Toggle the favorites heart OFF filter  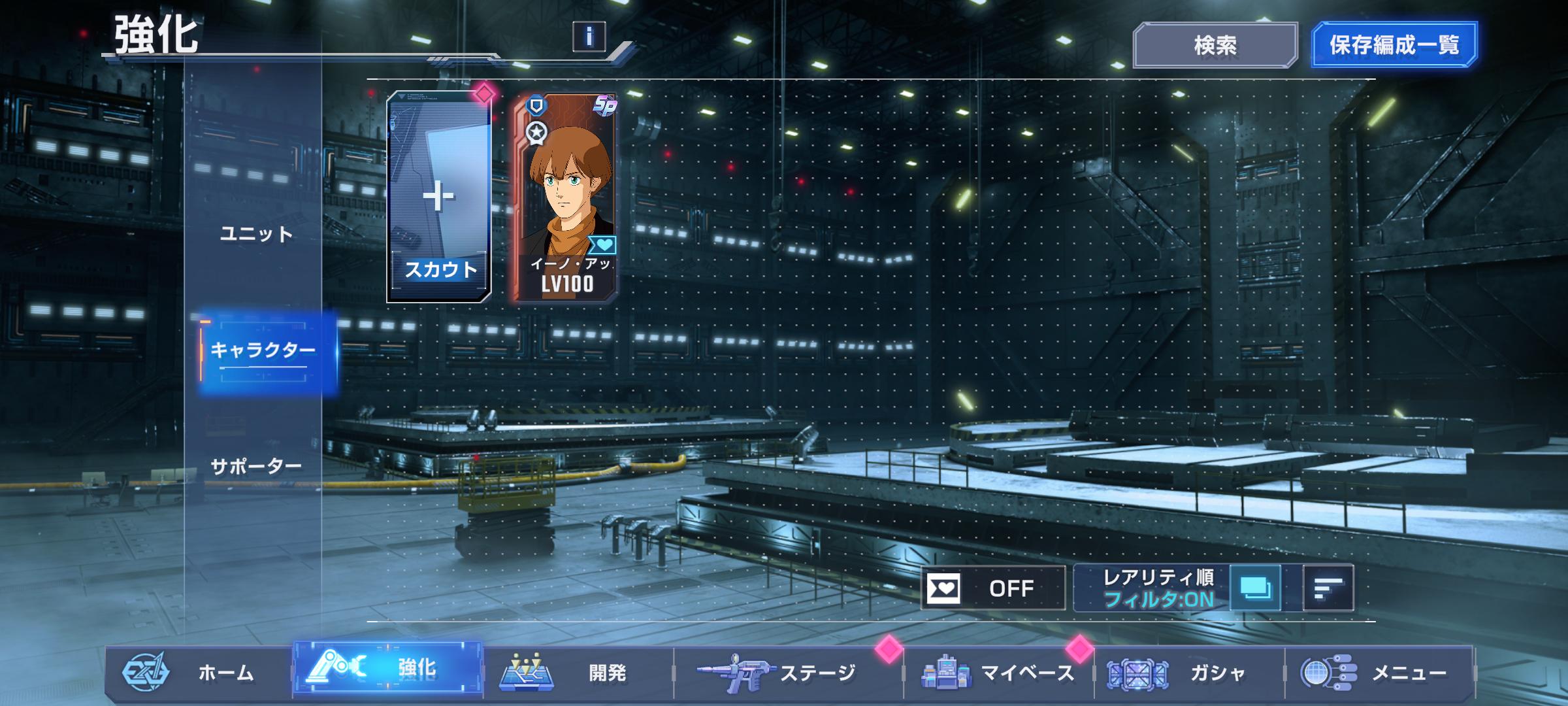coord(992,588)
